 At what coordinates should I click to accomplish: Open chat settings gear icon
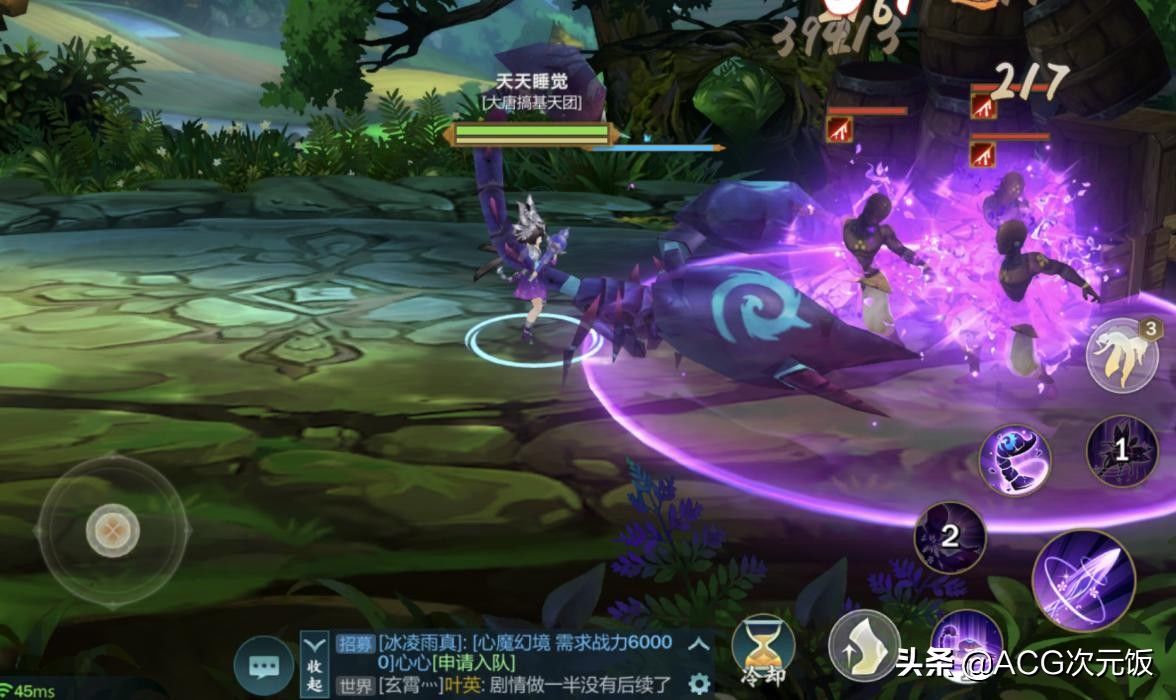tap(700, 684)
